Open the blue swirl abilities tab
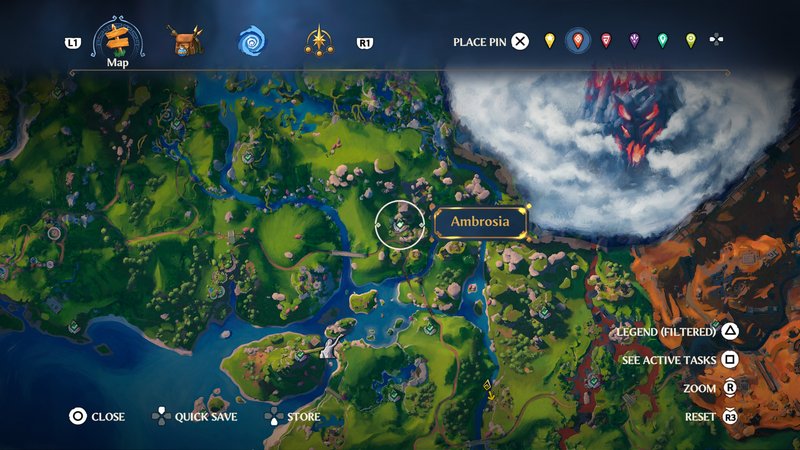 coord(251,42)
